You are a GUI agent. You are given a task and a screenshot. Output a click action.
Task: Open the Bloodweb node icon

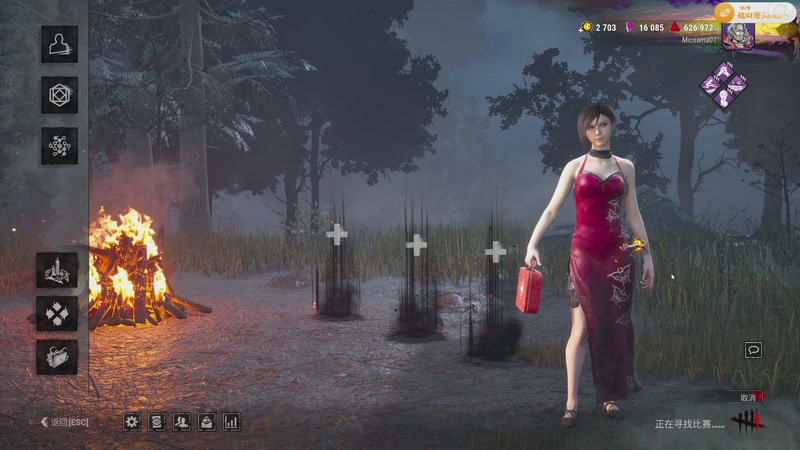click(x=59, y=146)
